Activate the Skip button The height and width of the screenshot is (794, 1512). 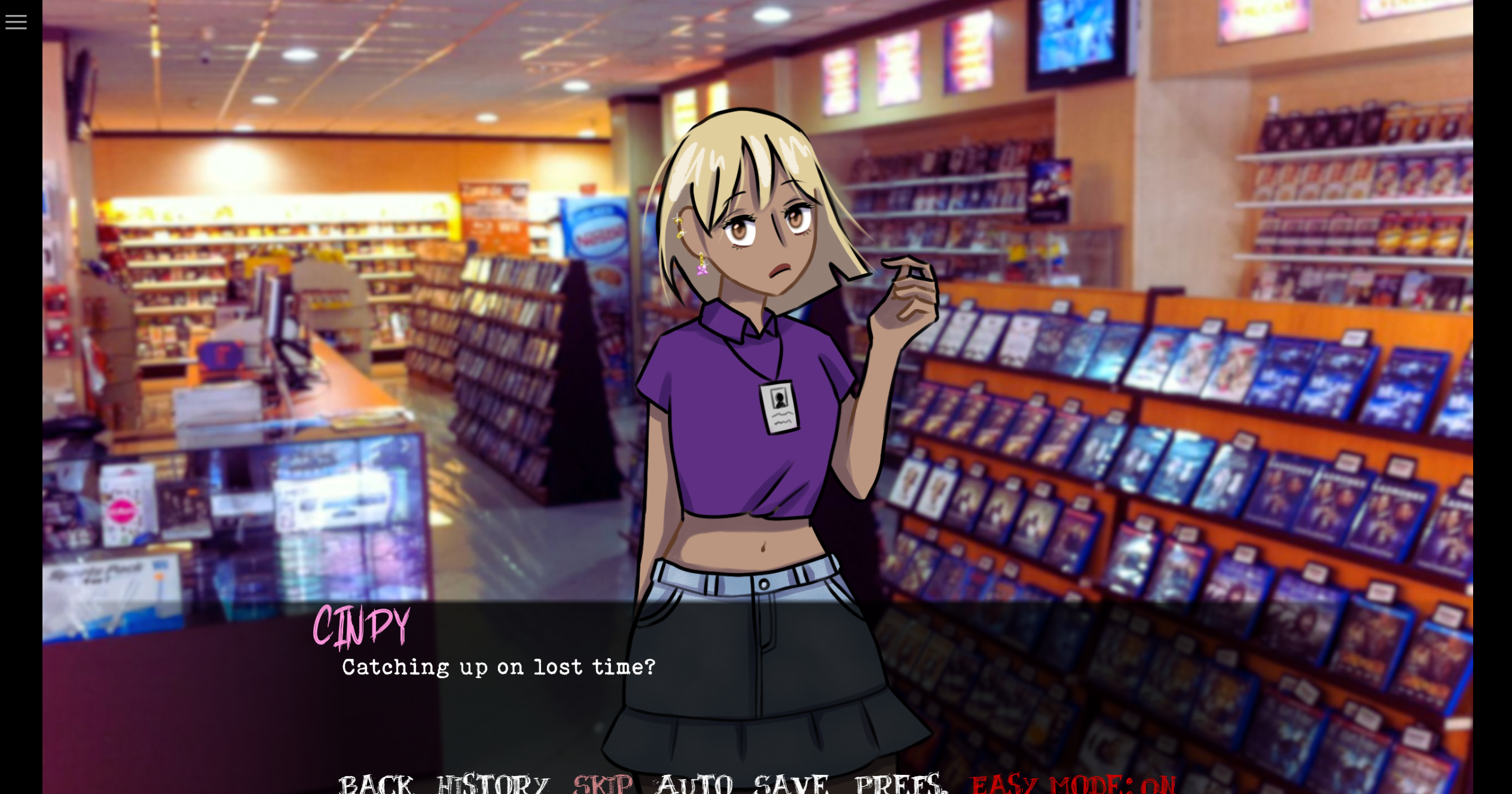602,783
